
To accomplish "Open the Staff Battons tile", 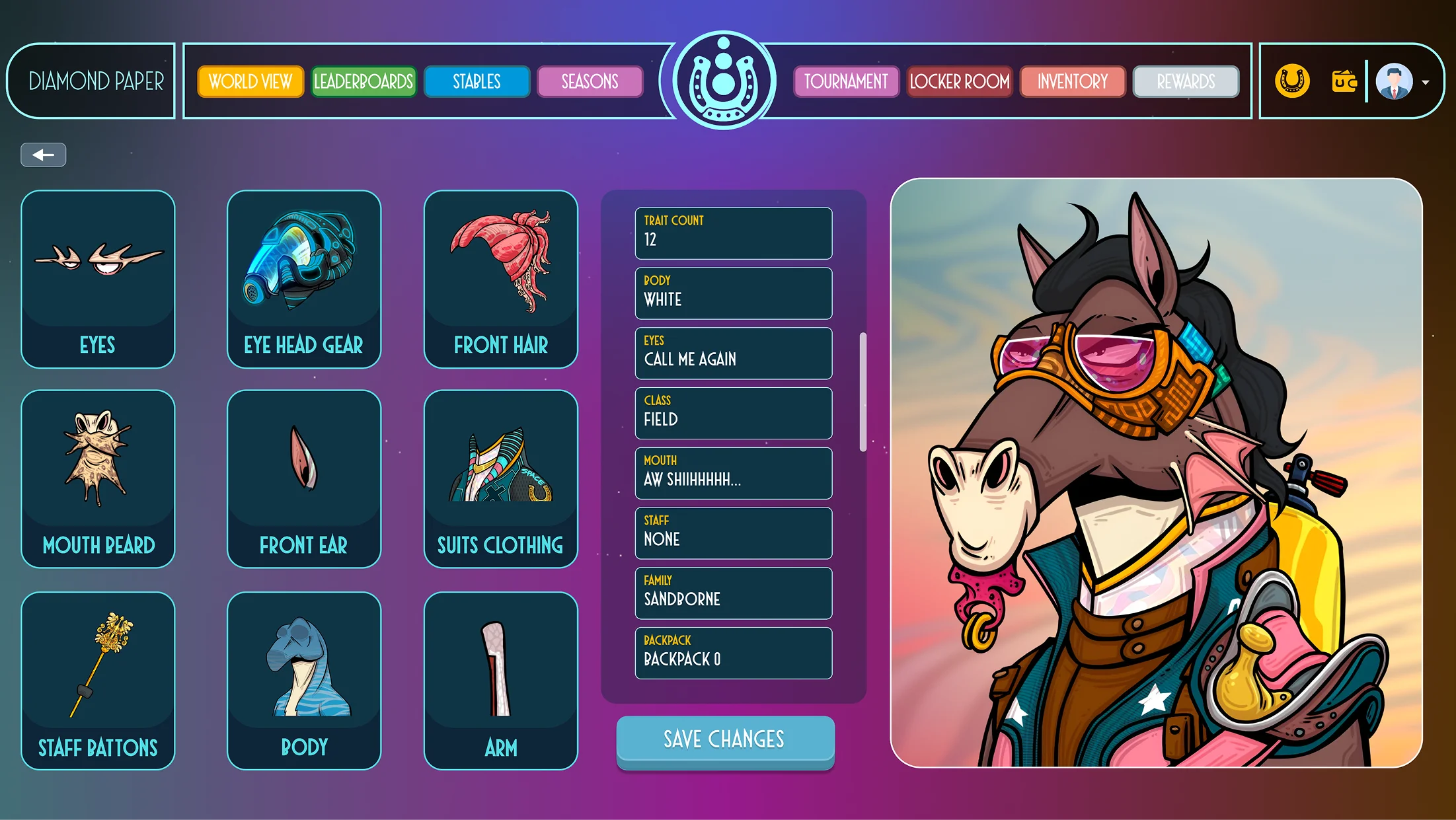I will click(98, 680).
